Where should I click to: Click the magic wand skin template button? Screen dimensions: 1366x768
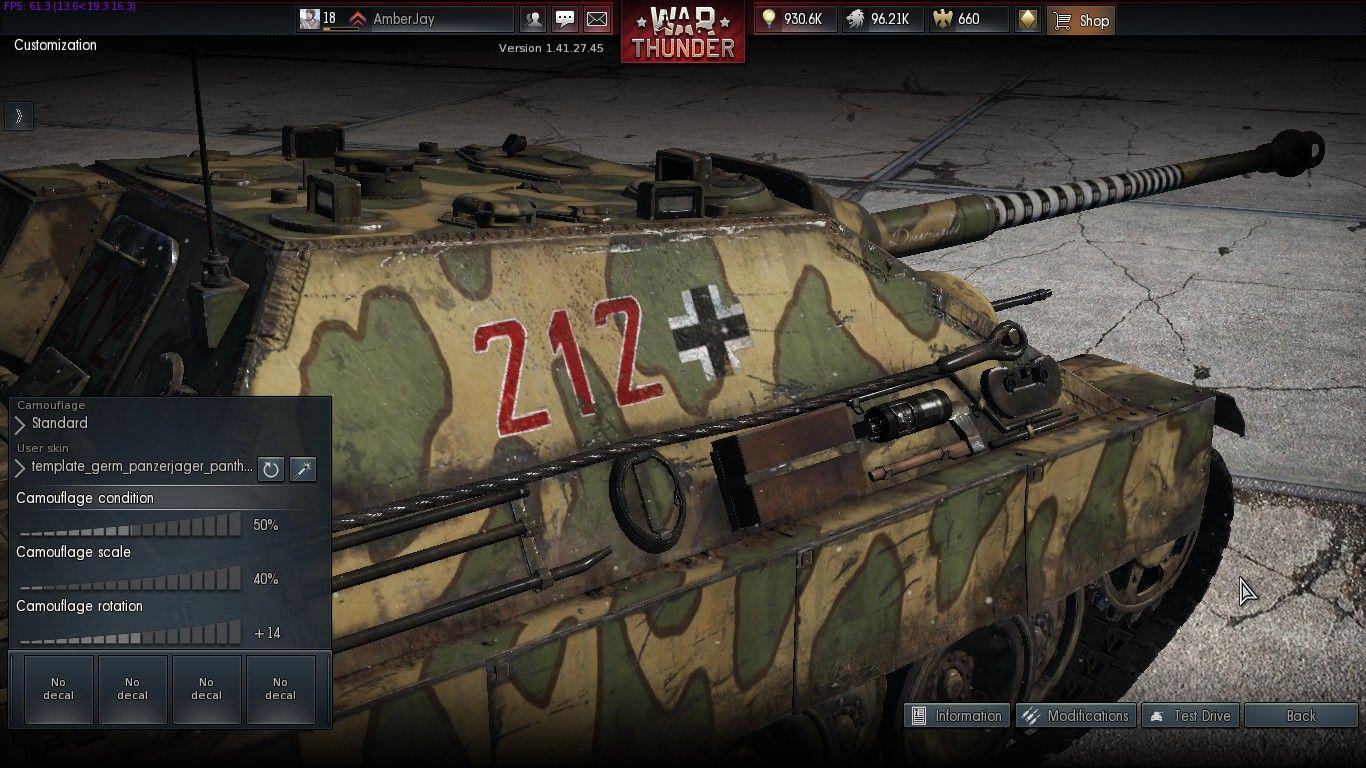[x=302, y=468]
